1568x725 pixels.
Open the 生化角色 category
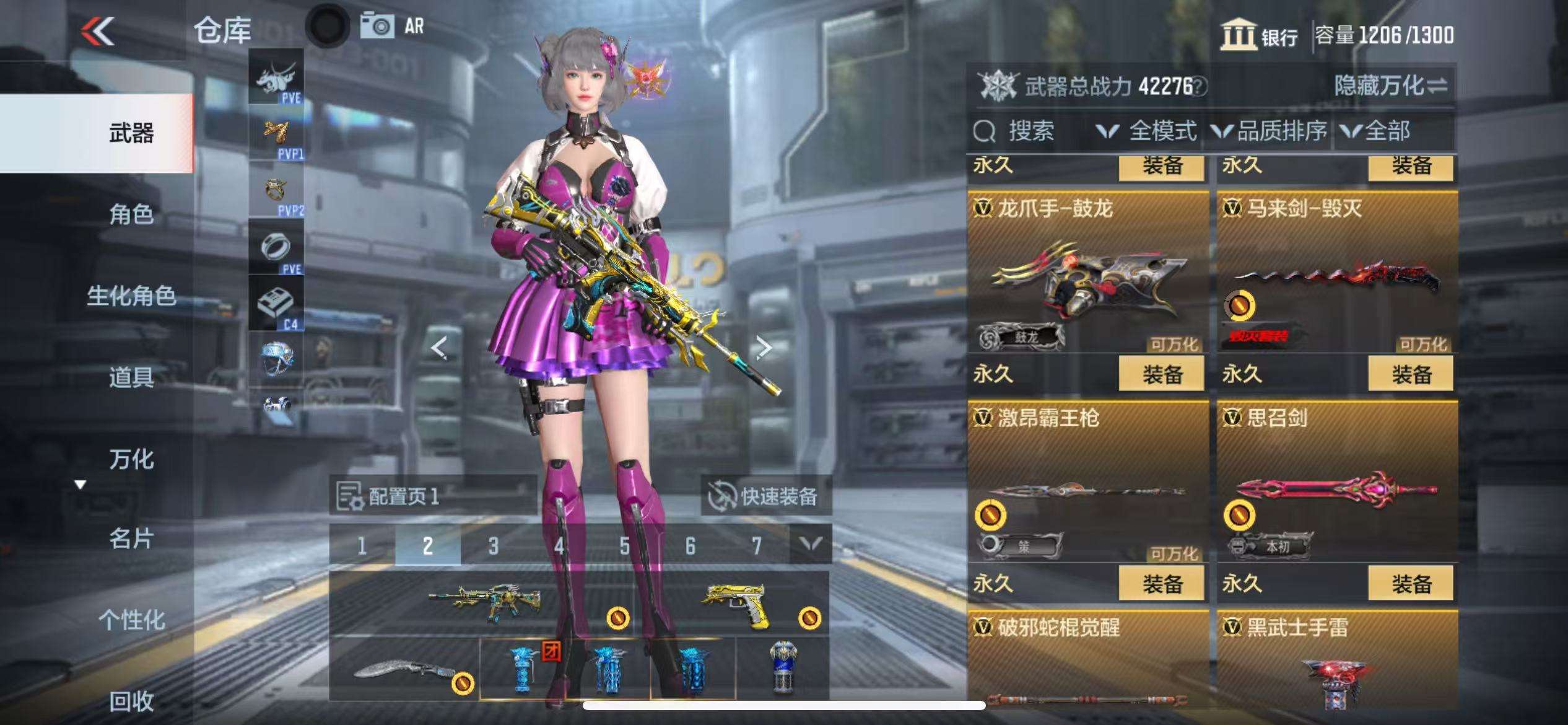coord(131,296)
